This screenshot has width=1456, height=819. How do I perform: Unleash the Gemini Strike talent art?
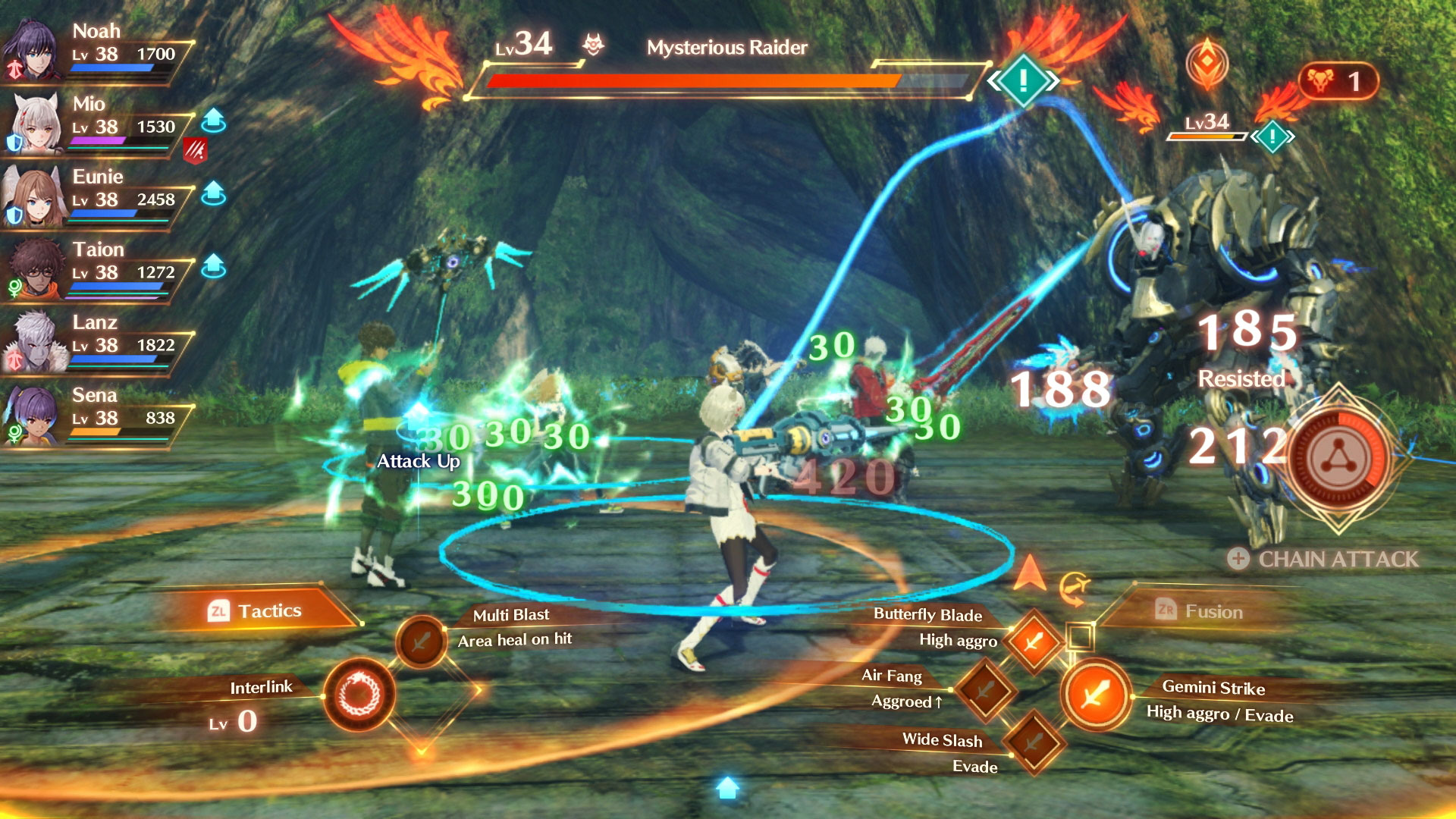1096,694
